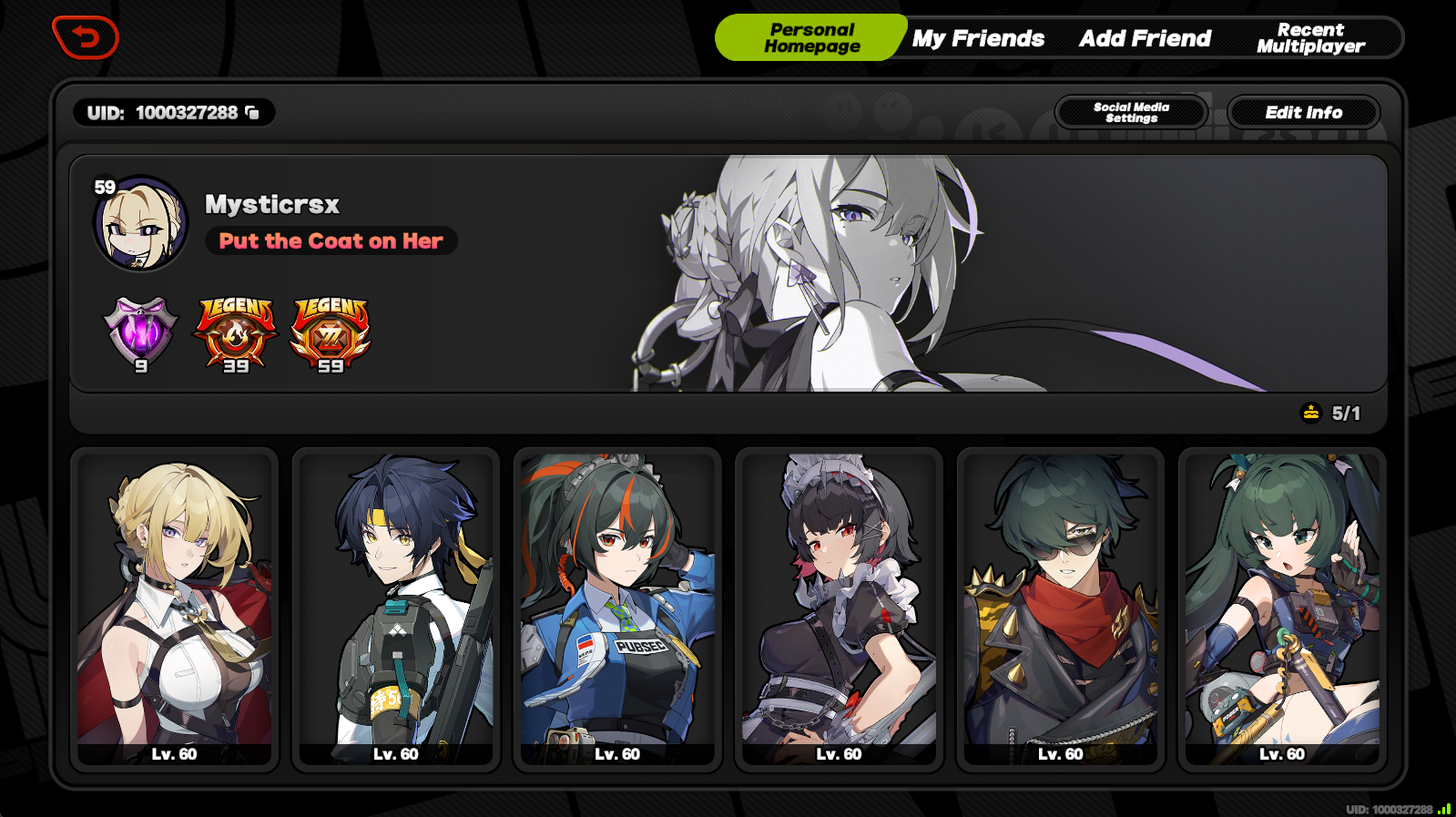Open the Add Friend tab
This screenshot has width=1456, height=817.
(x=1144, y=38)
